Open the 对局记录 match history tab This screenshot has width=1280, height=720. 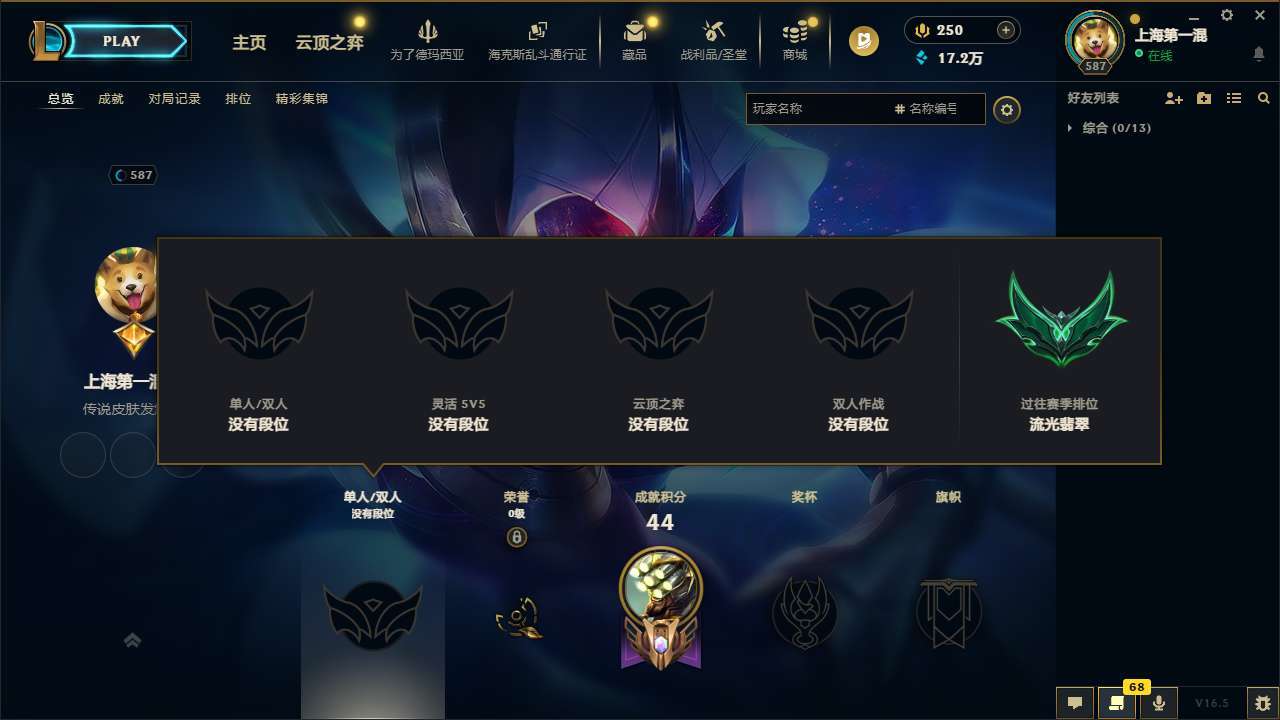[x=174, y=99]
